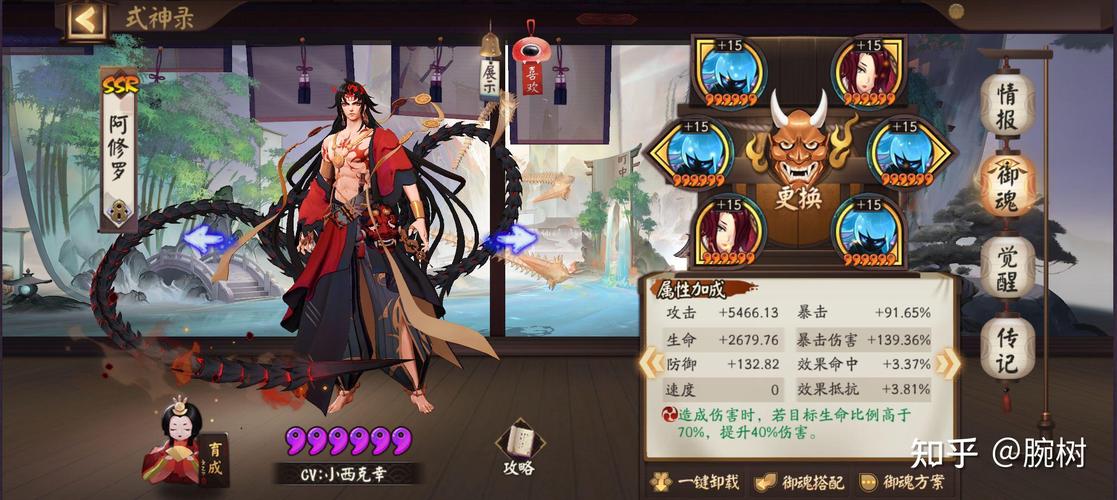Screen dimensions: 1117x500
Task: Click 更换 under the oni mask
Action: 797,197
